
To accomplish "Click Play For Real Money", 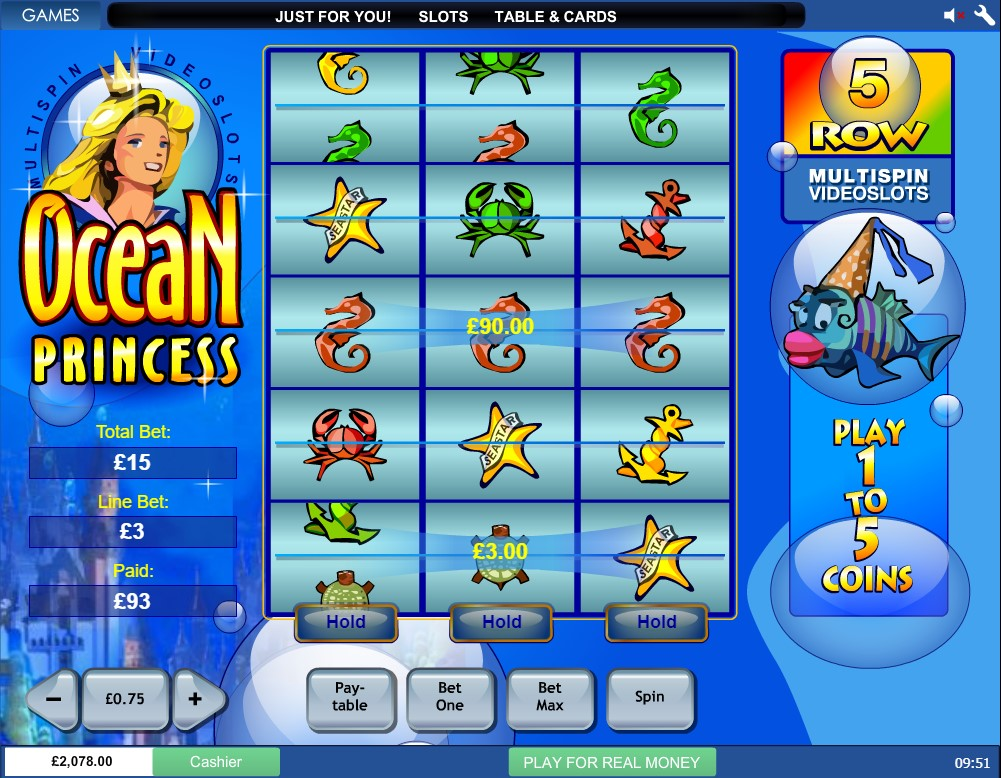I will pyautogui.click(x=612, y=762).
